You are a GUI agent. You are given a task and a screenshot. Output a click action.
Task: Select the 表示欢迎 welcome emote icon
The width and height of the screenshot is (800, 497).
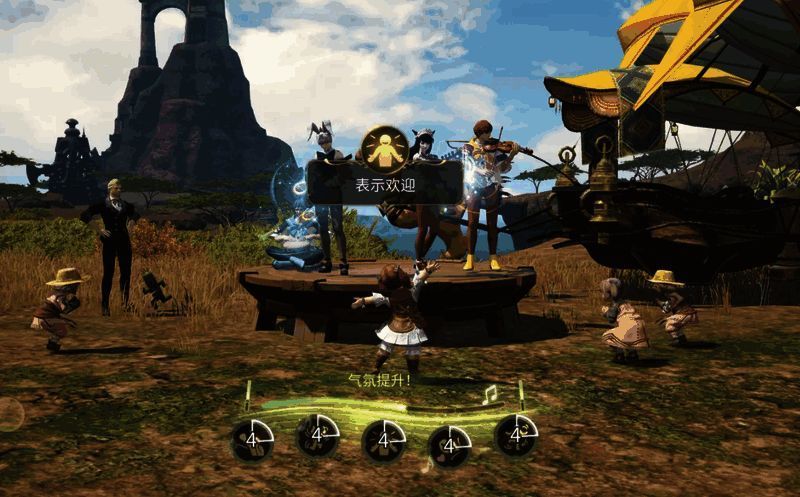click(x=384, y=146)
